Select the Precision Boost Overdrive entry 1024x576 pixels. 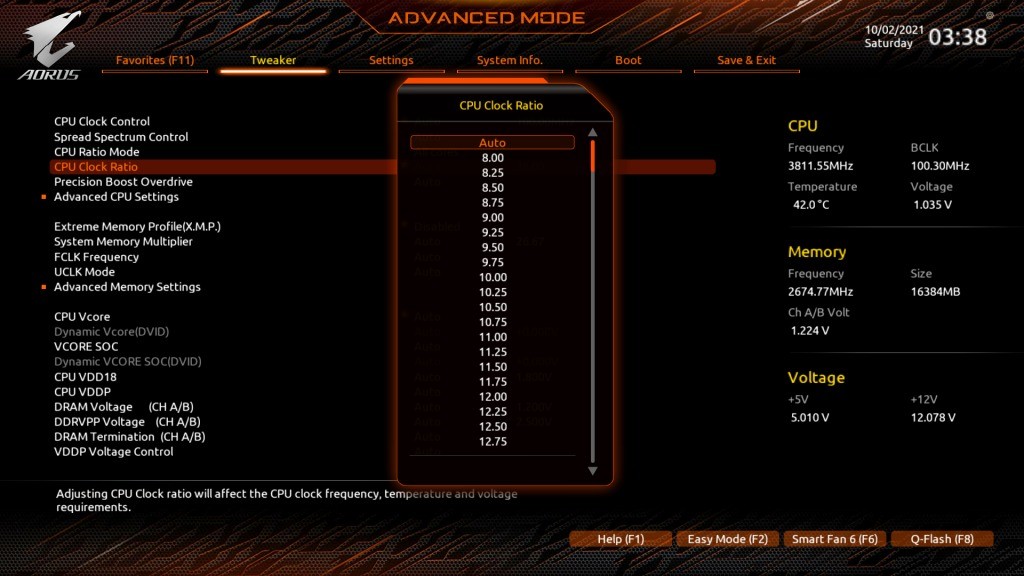tap(123, 182)
